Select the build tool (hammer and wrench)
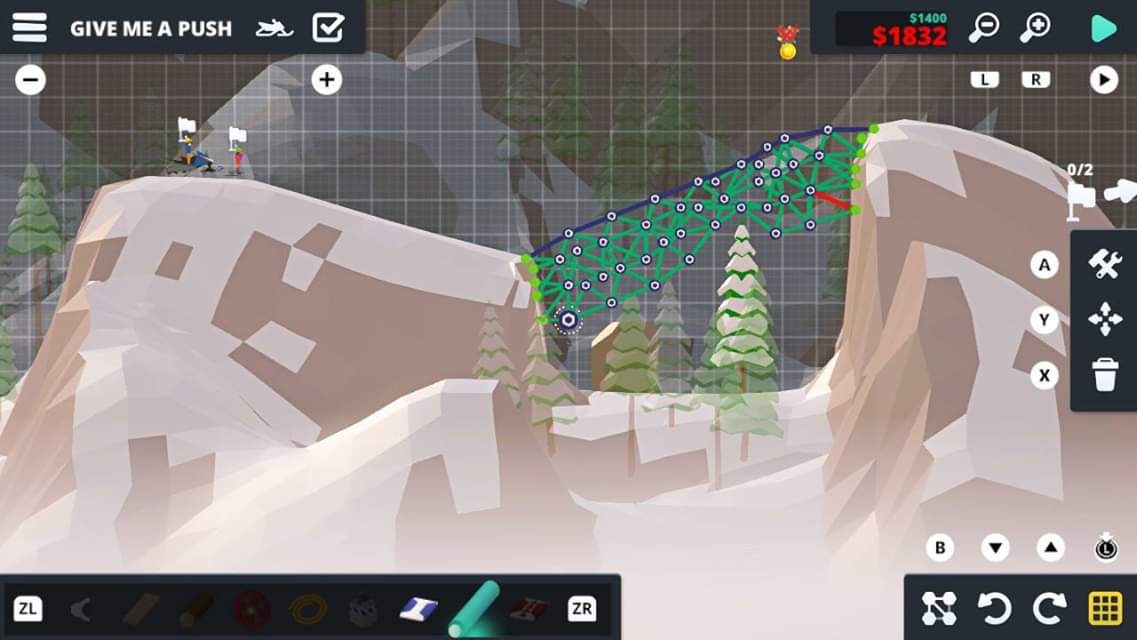Image resolution: width=1137 pixels, height=640 pixels. coord(1105,264)
